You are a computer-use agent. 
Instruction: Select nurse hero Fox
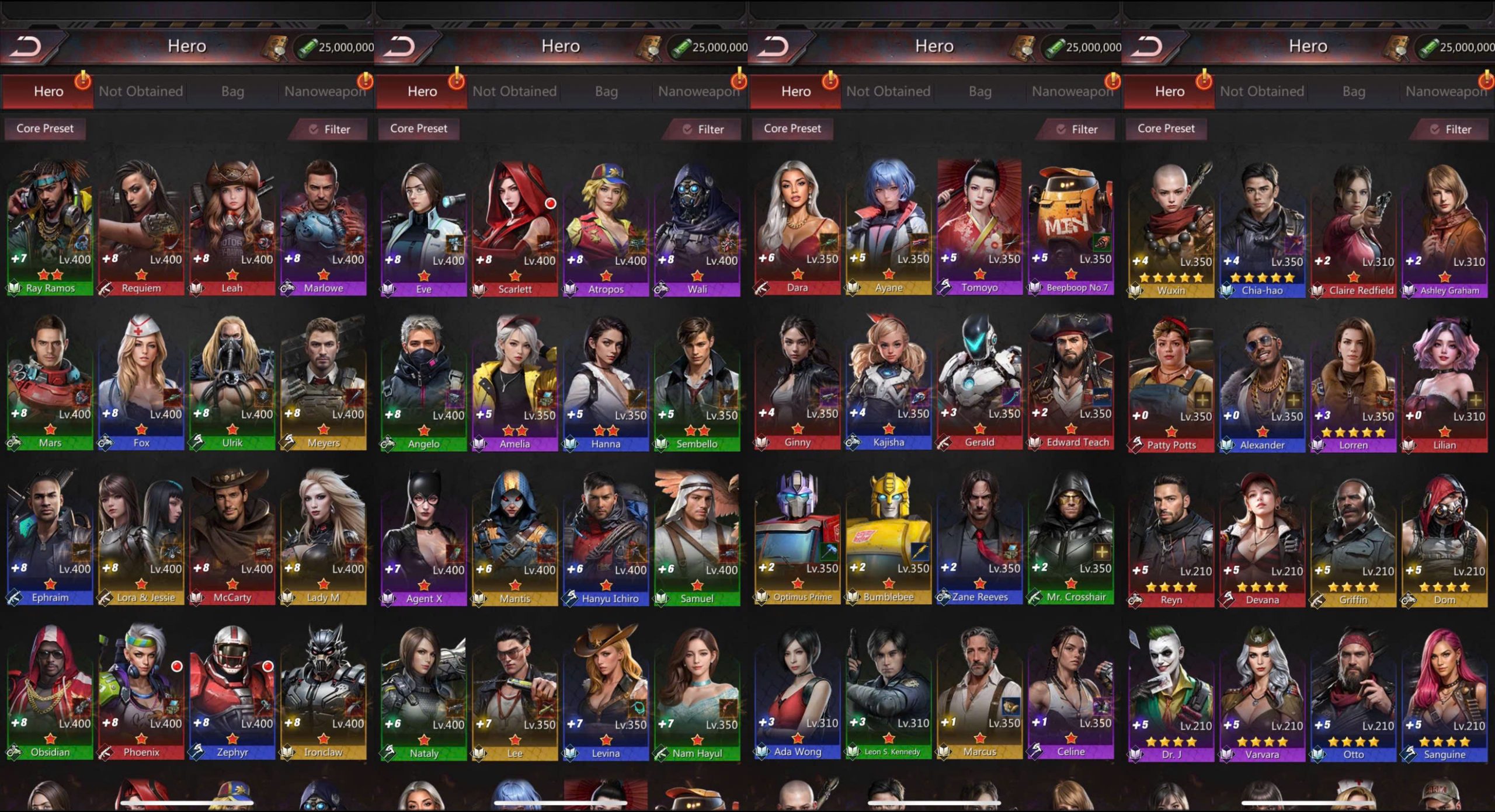point(141,382)
